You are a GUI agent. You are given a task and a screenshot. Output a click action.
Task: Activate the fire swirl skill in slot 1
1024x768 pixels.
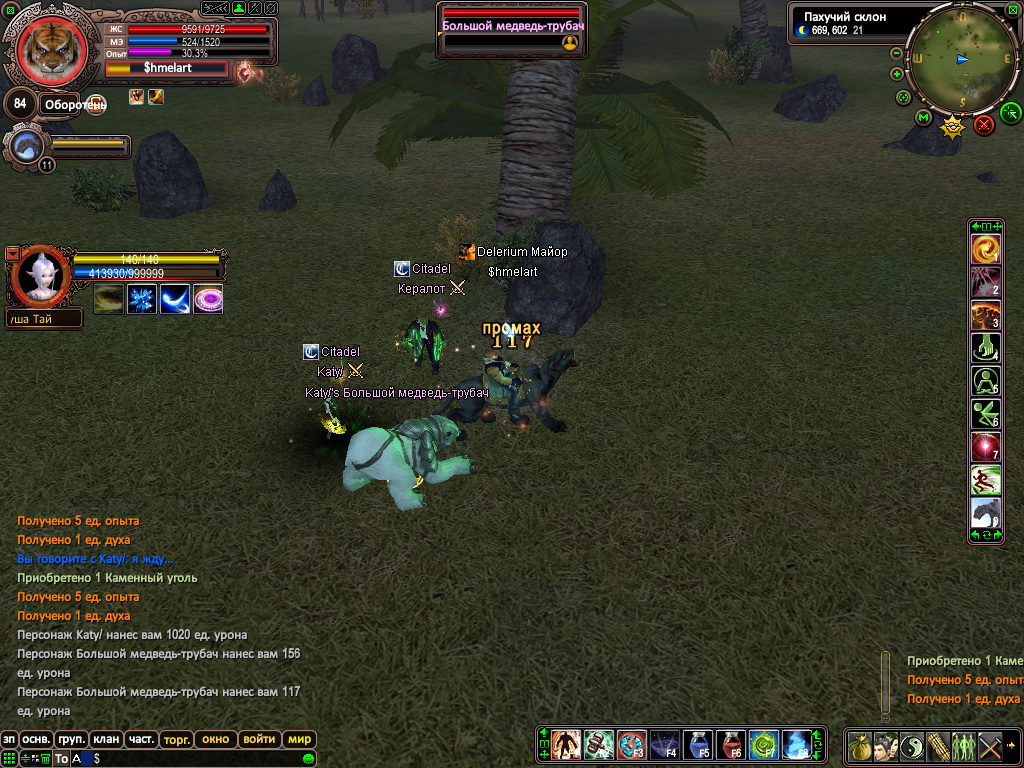[x=986, y=249]
